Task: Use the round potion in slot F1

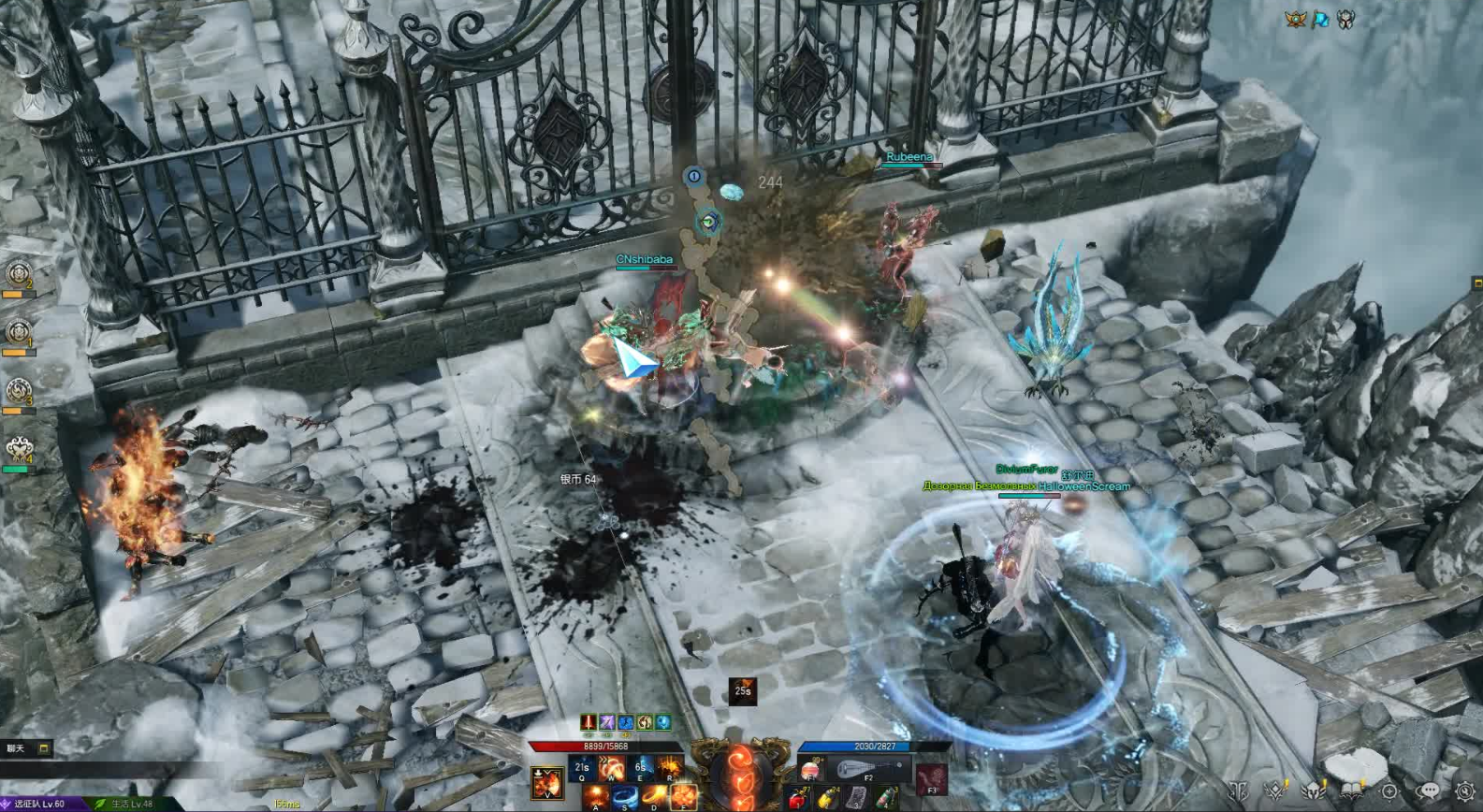Action: (x=811, y=770)
